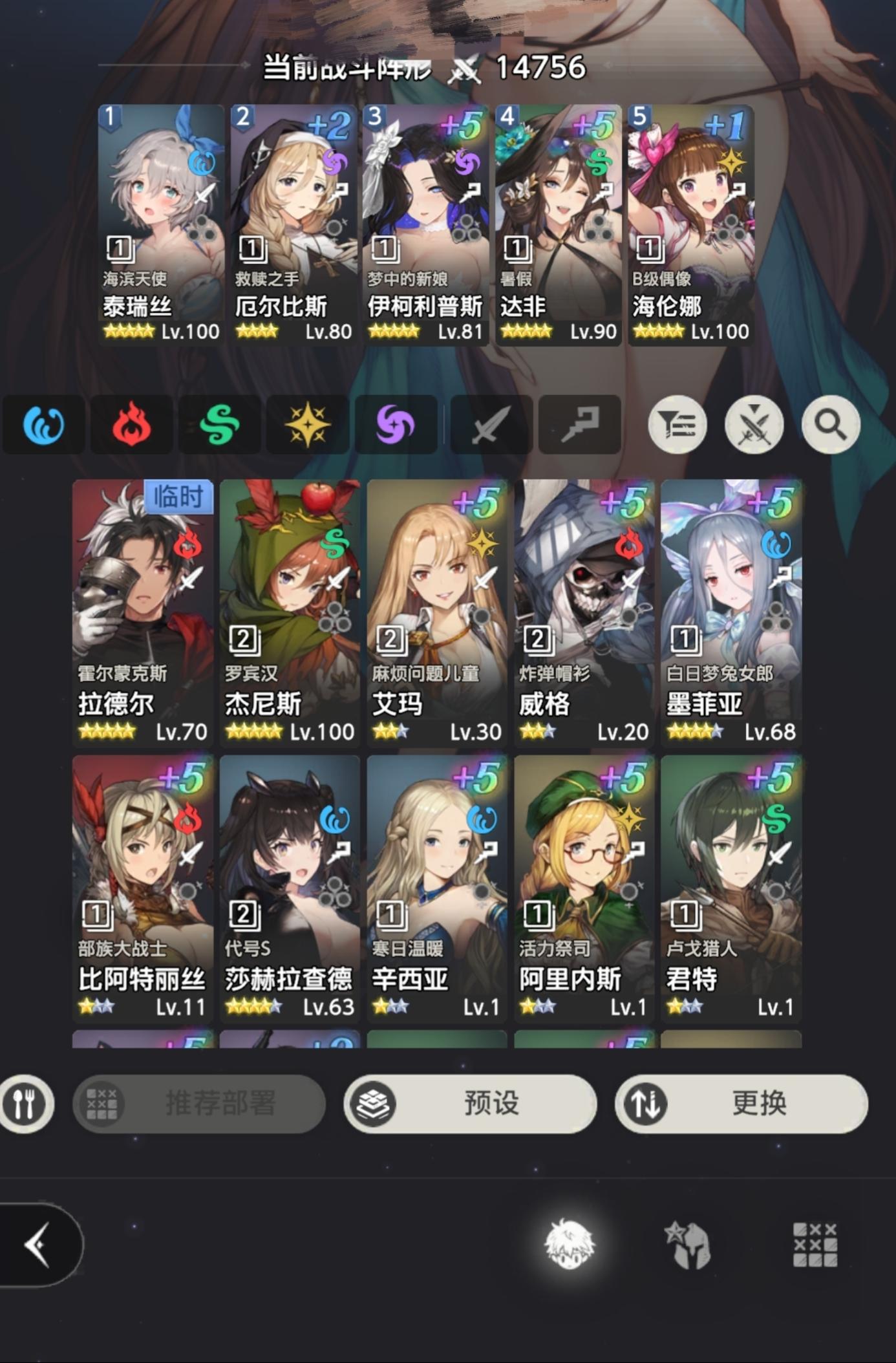Viewport: 896px width, 1363px height.
Task: Select the purple dark element filter
Action: tap(397, 424)
